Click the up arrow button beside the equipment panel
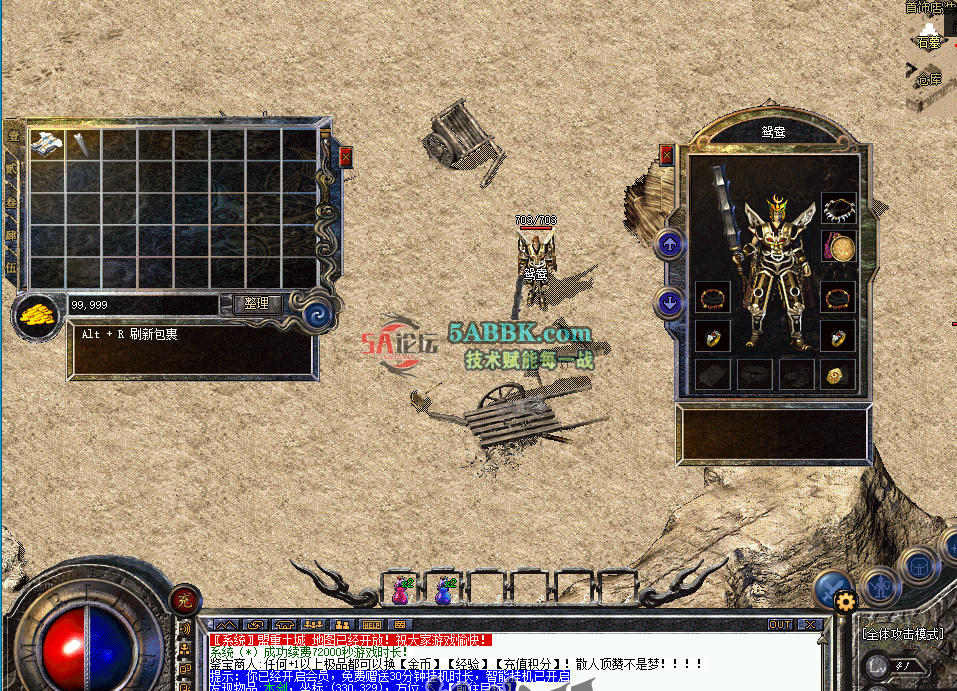Image resolution: width=957 pixels, height=691 pixels. 670,243
